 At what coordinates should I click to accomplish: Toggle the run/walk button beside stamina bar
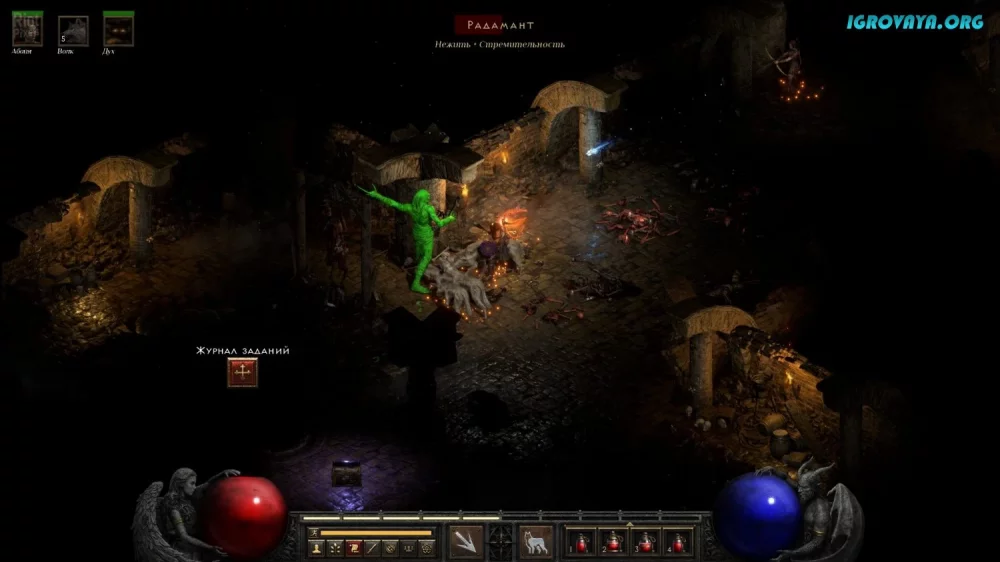314,532
